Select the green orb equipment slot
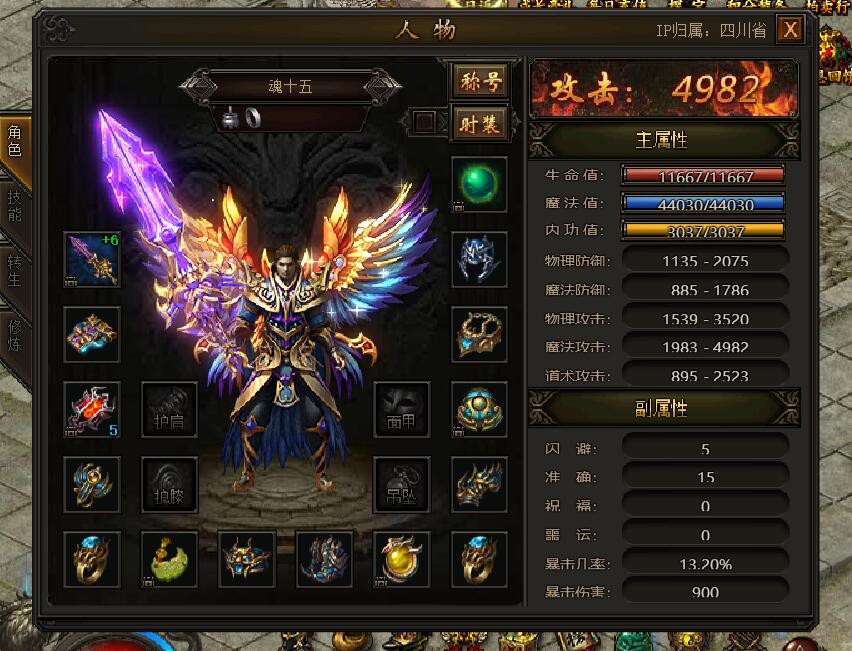Viewport: 852px width, 651px height. pos(479,184)
